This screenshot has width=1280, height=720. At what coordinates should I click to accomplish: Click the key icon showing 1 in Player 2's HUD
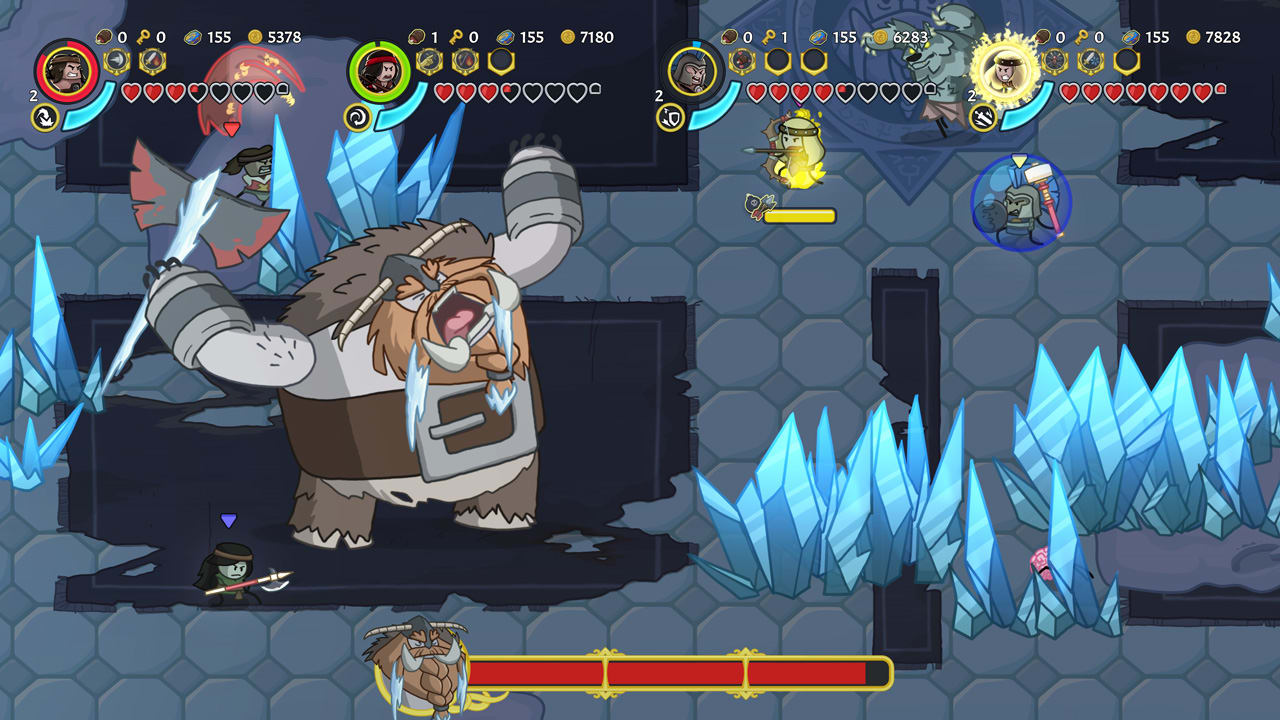click(457, 36)
